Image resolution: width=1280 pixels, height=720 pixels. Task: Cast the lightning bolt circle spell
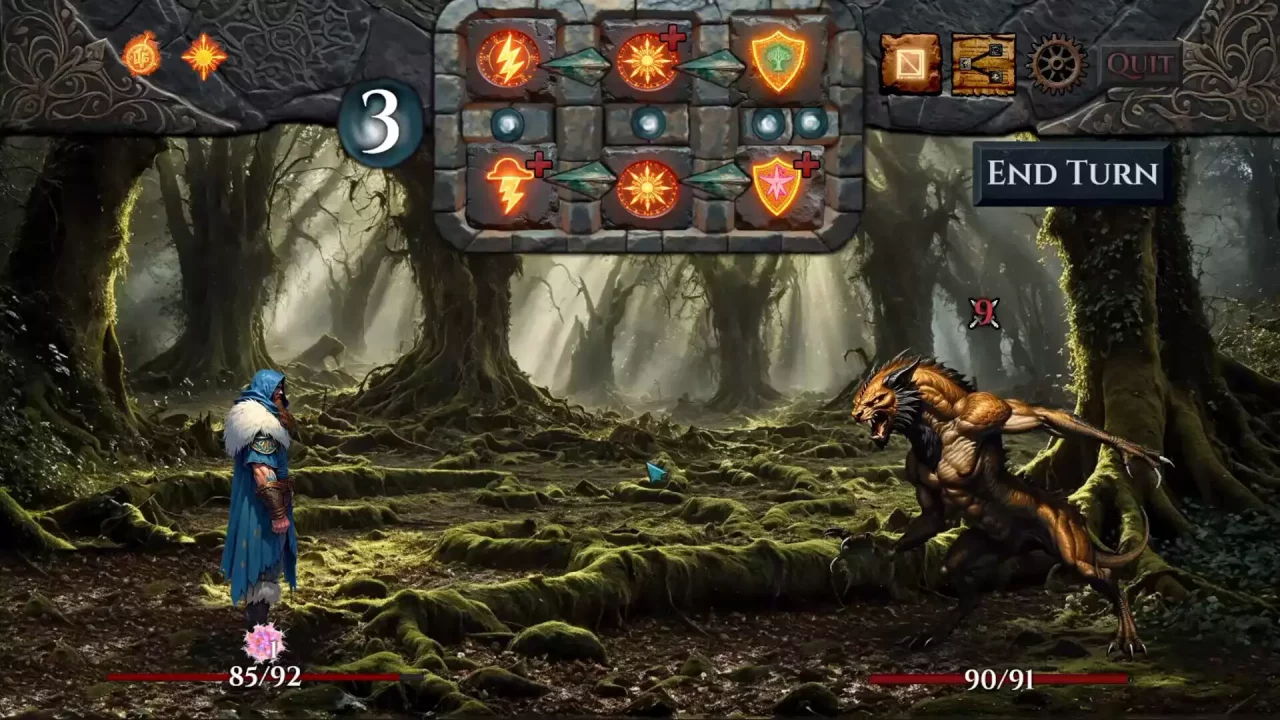pyautogui.click(x=508, y=59)
